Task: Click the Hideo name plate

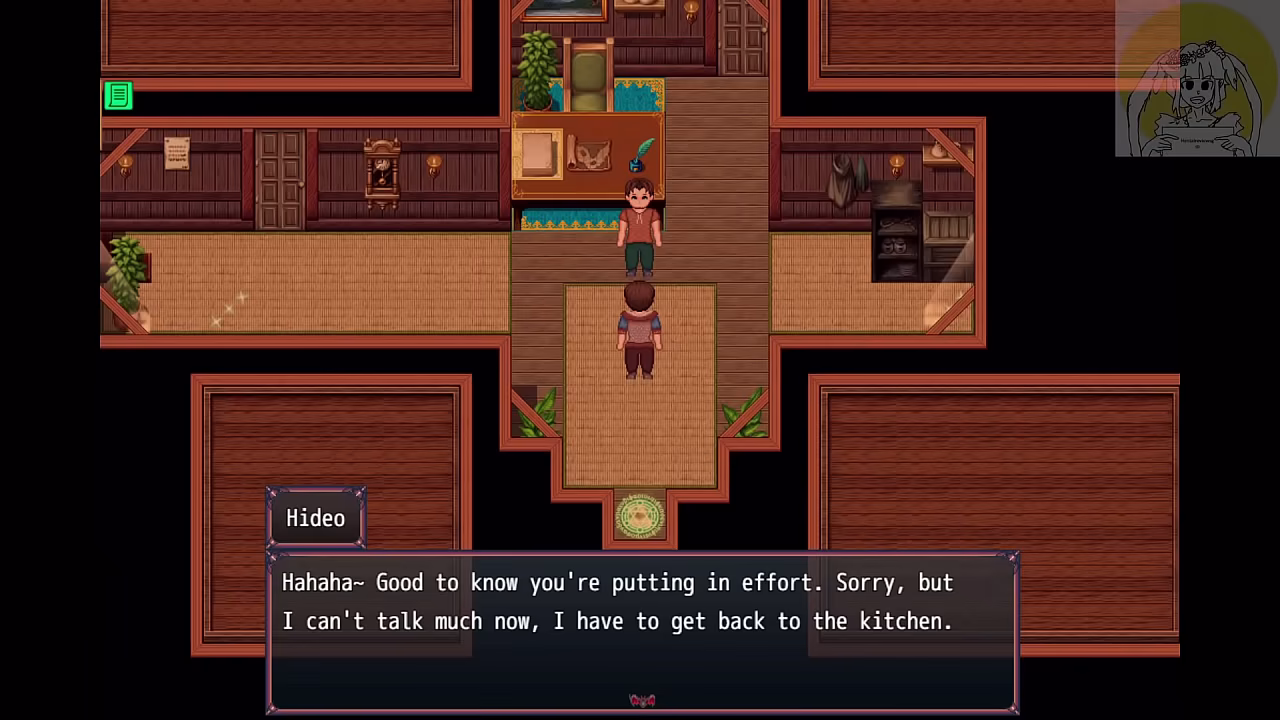Action: pos(315,518)
